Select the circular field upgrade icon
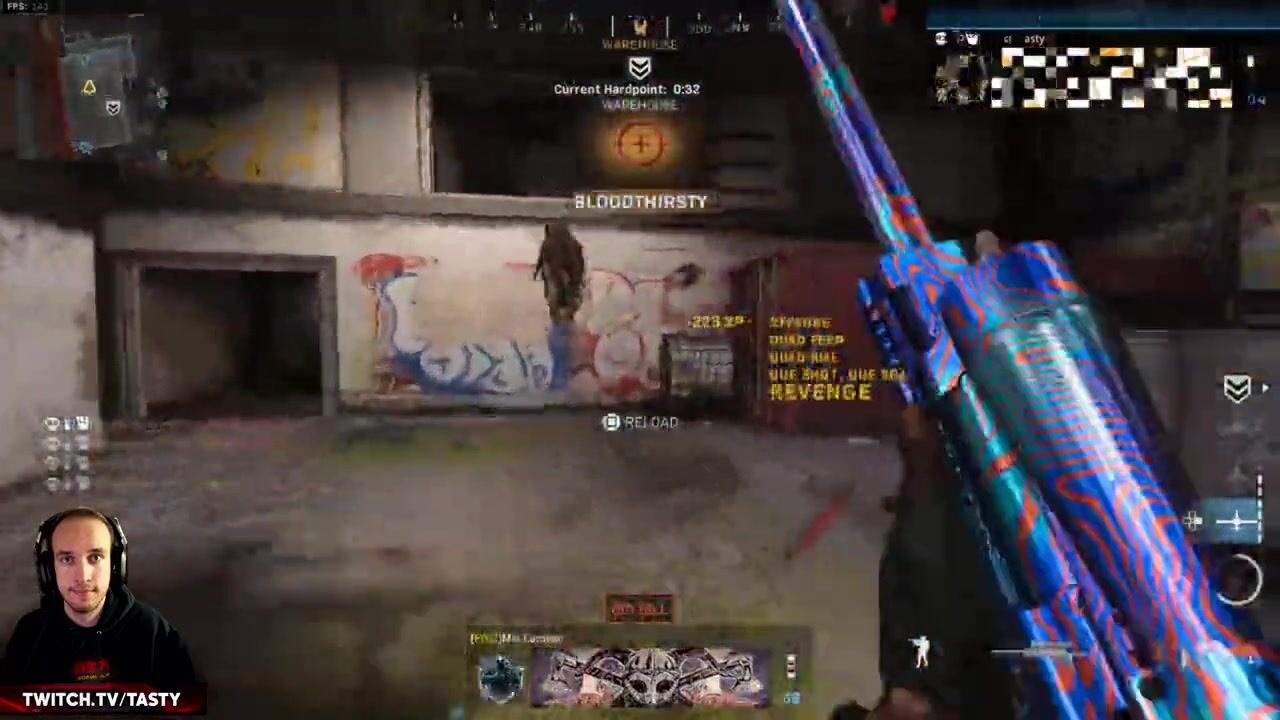 click(x=1240, y=580)
